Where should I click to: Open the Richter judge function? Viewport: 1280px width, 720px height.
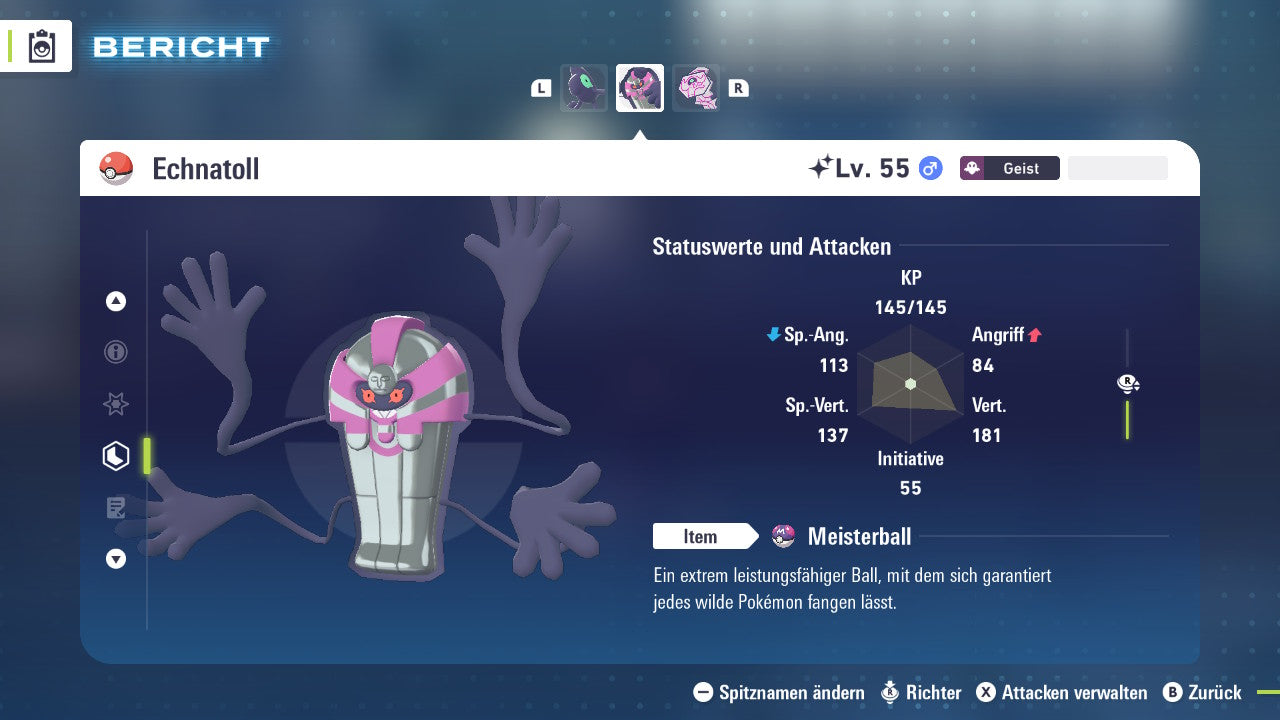pos(921,692)
